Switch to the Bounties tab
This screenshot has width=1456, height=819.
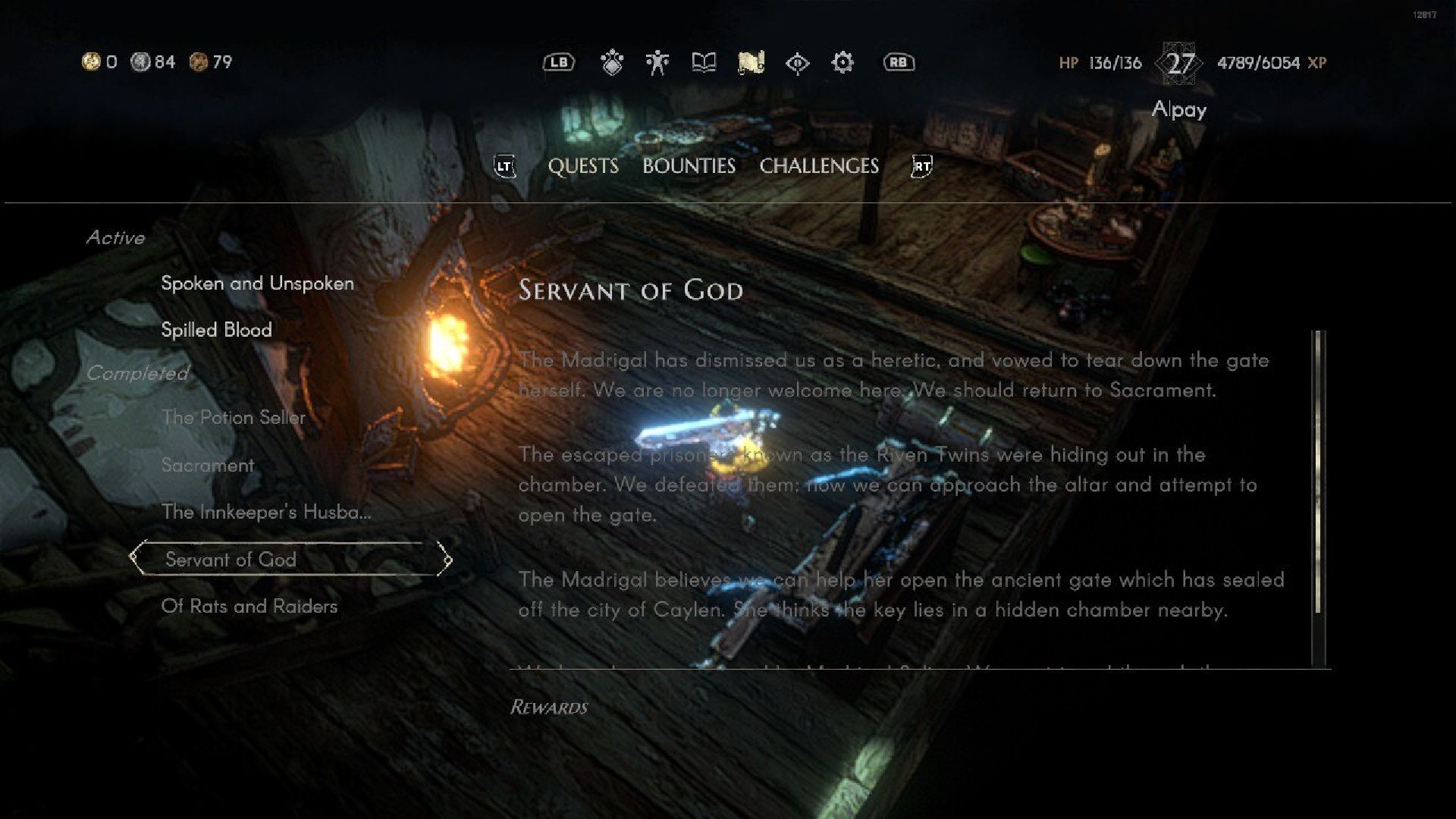point(689,166)
